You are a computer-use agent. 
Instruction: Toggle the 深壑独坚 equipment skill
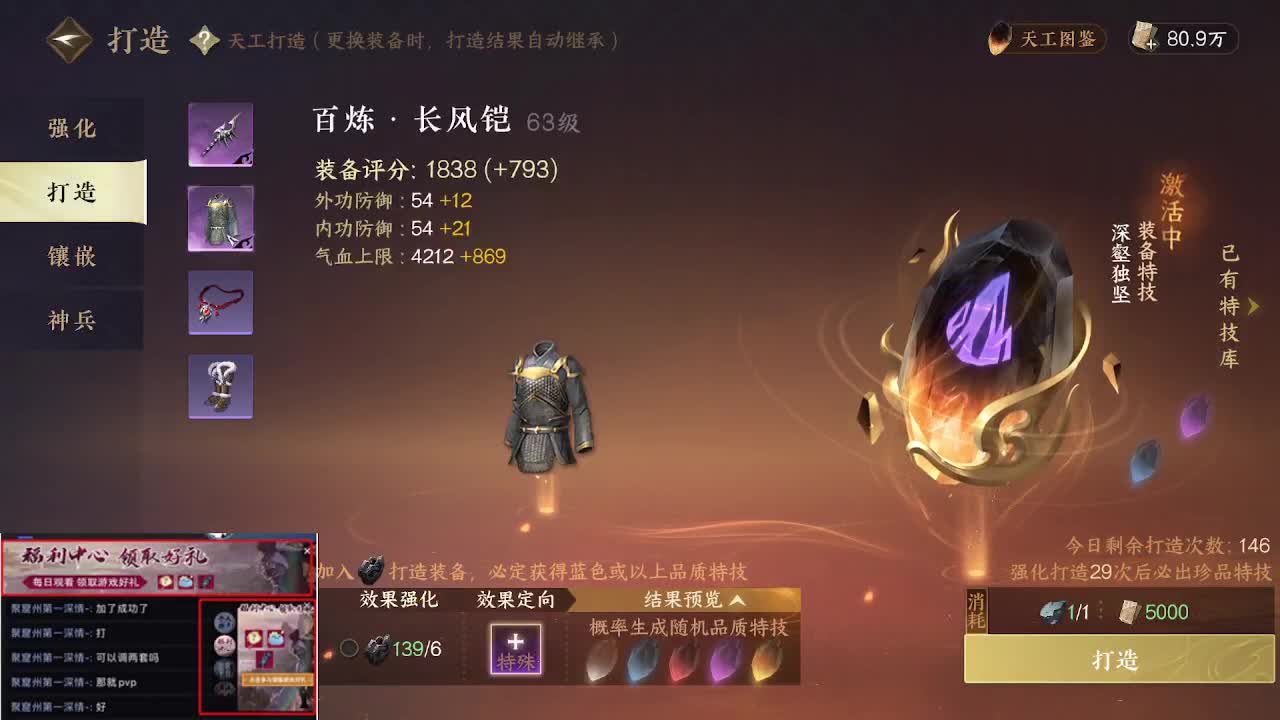(x=1121, y=265)
